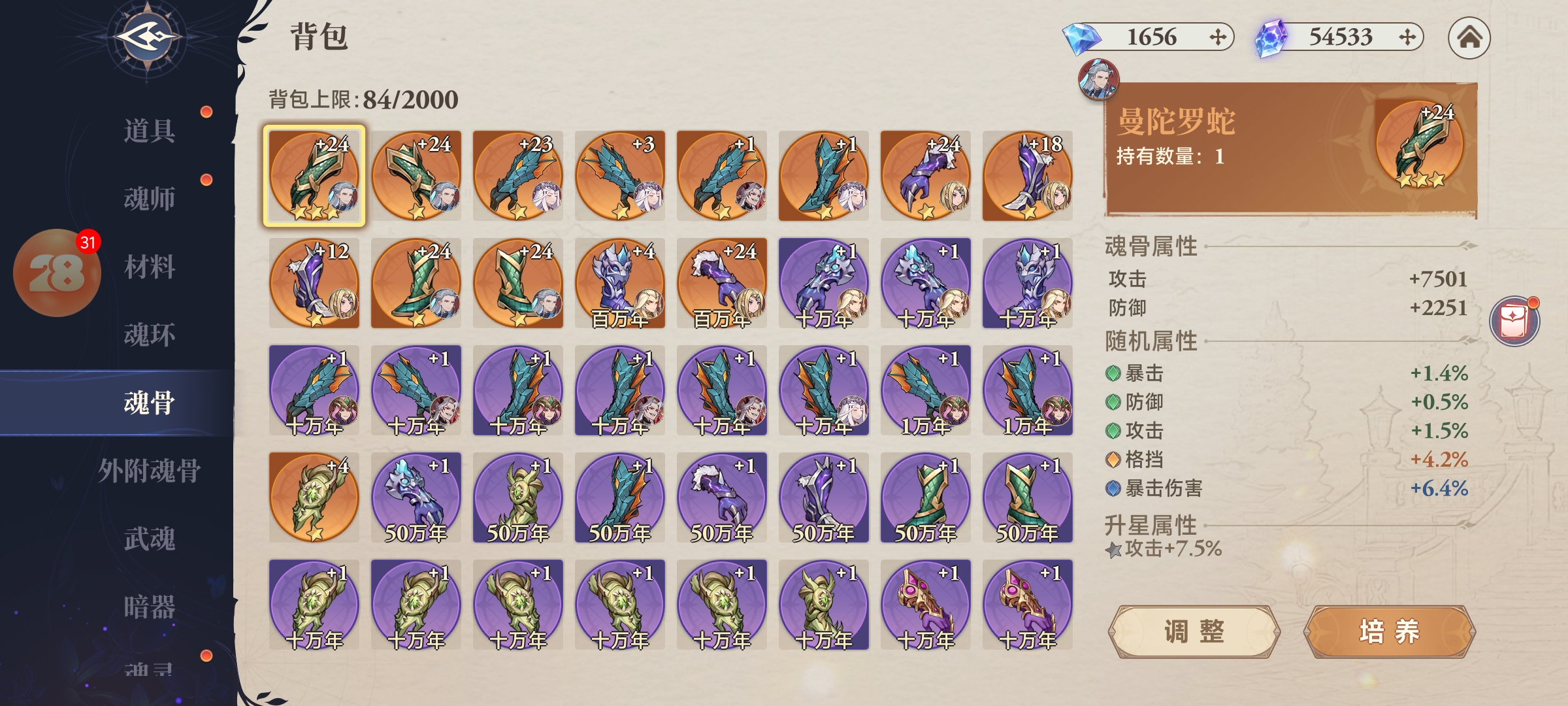Open the red envelope icon
Viewport: 1568px width, 706px height.
click(x=1514, y=322)
